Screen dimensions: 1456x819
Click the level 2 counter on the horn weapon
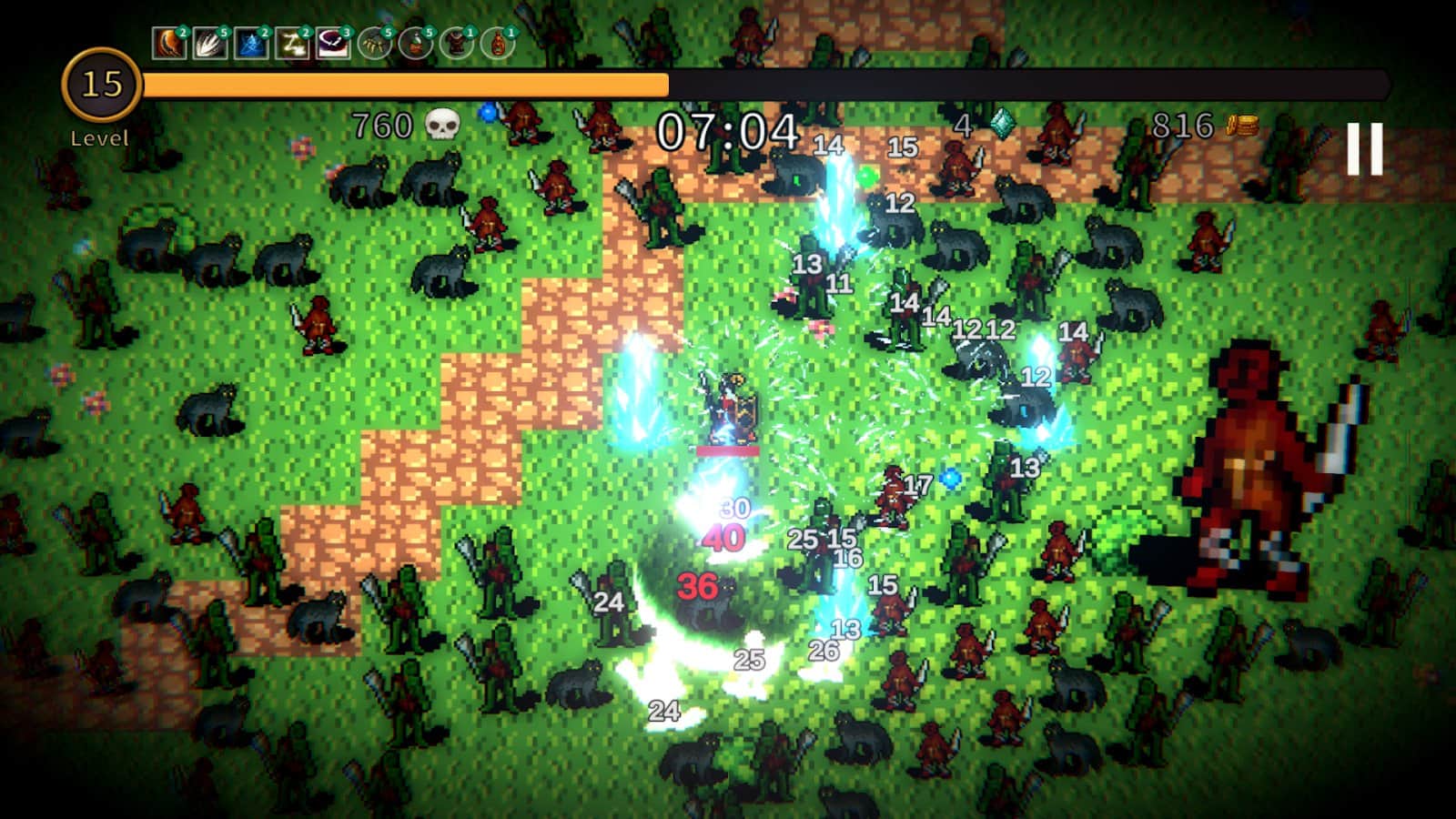[181, 32]
